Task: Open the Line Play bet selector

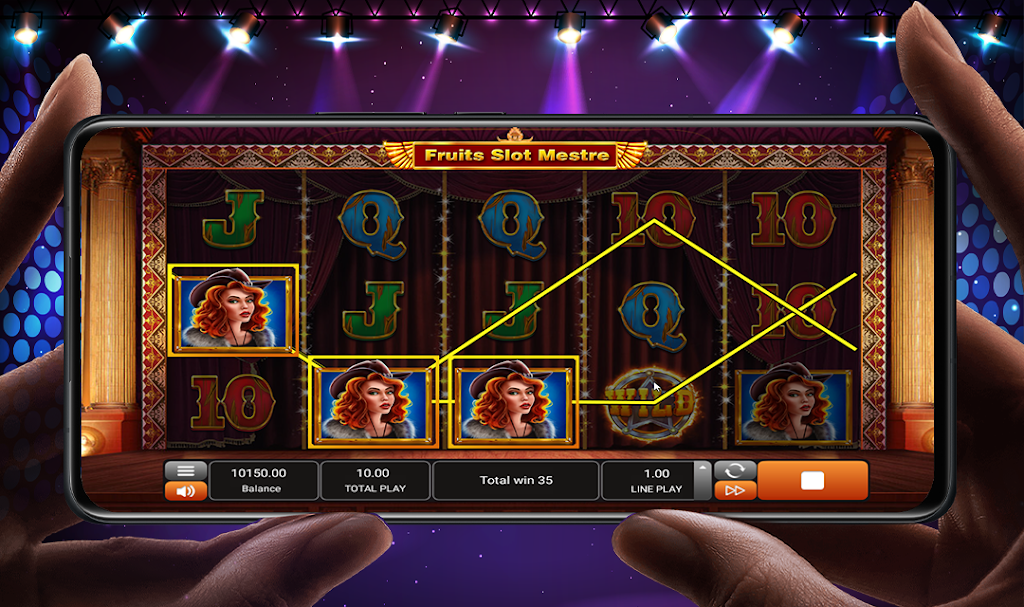Action: 655,481
